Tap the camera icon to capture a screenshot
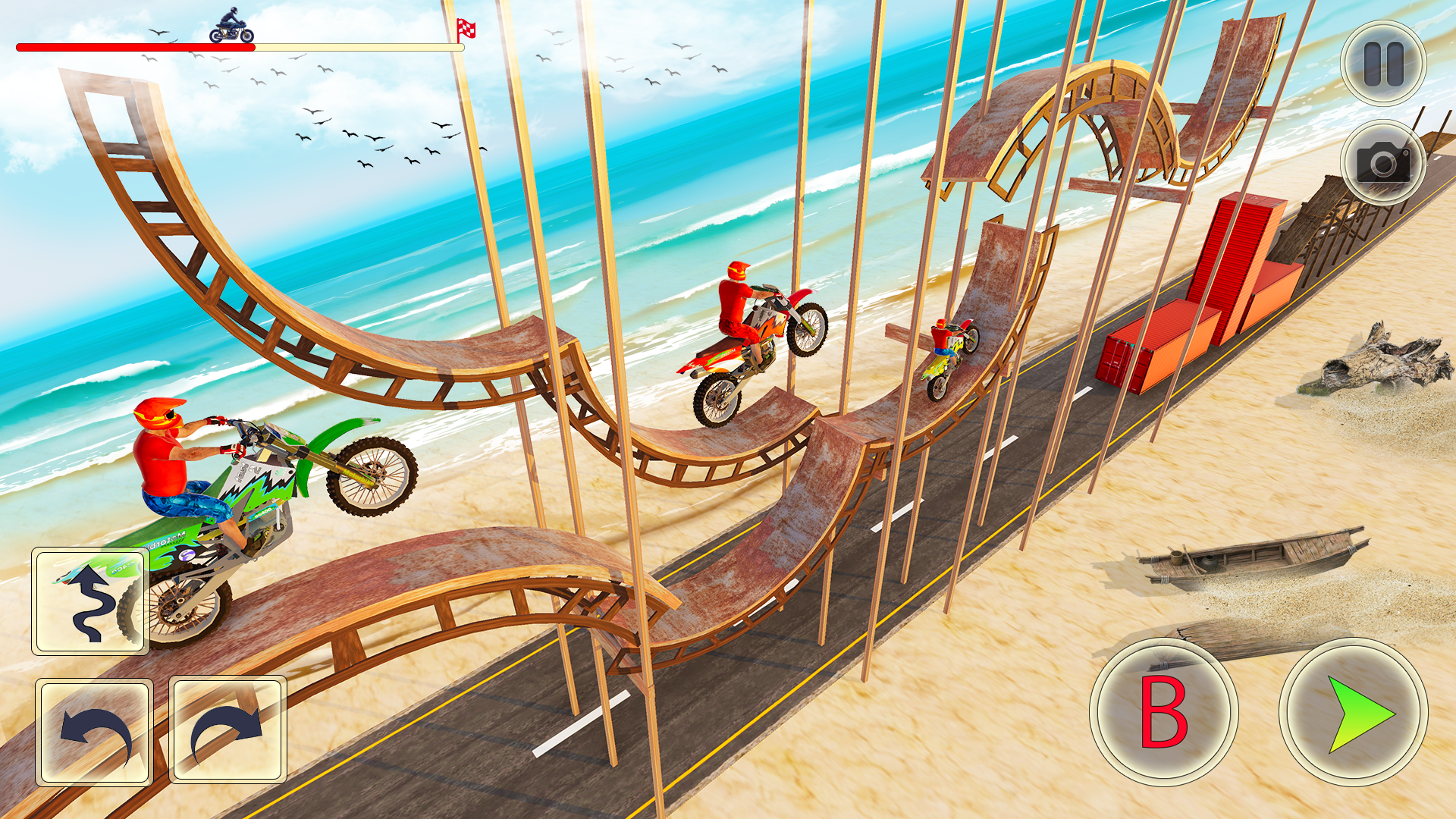Viewport: 1456px width, 819px height. click(x=1382, y=161)
